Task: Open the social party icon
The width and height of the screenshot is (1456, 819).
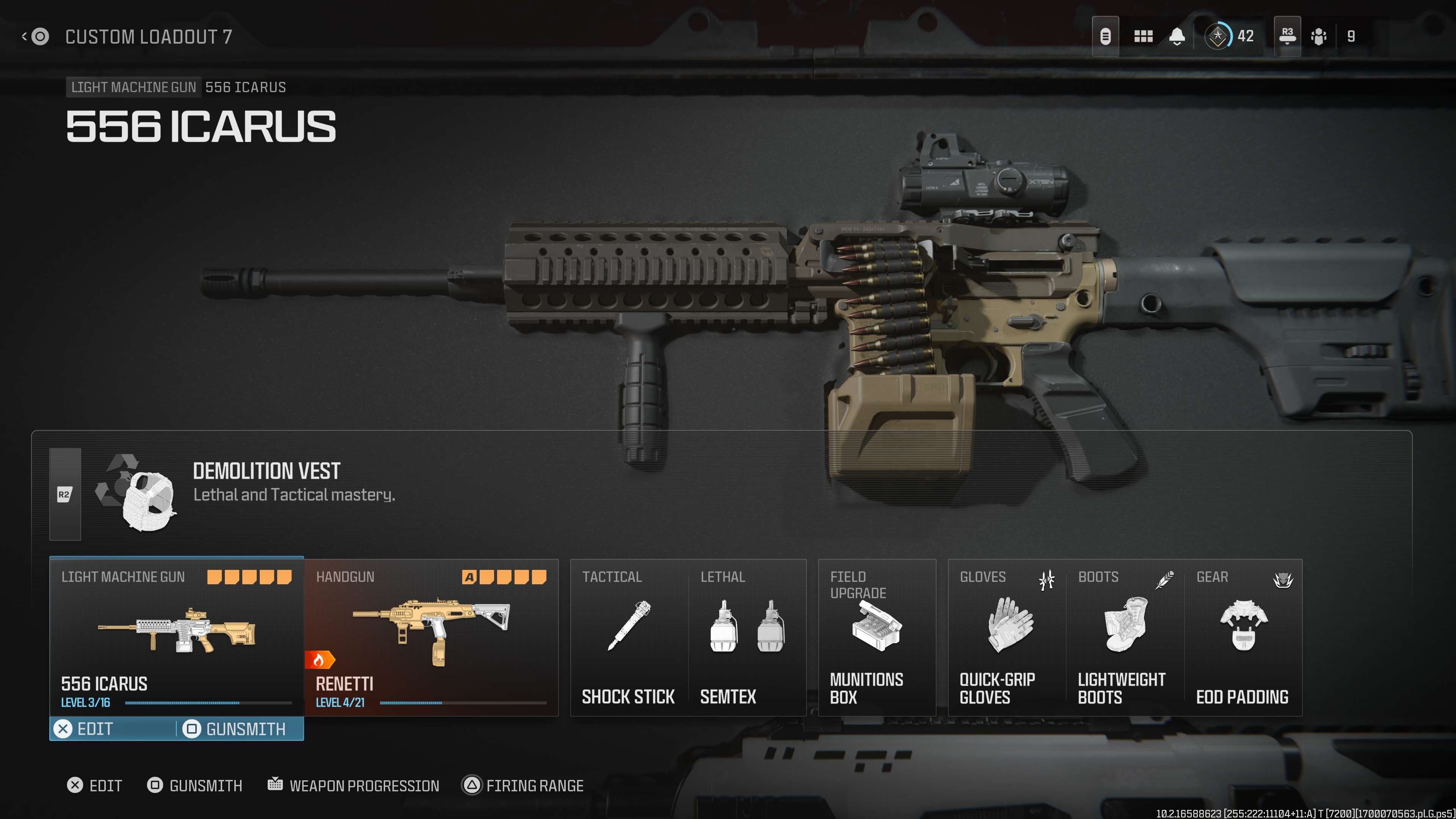Action: pos(1319,36)
